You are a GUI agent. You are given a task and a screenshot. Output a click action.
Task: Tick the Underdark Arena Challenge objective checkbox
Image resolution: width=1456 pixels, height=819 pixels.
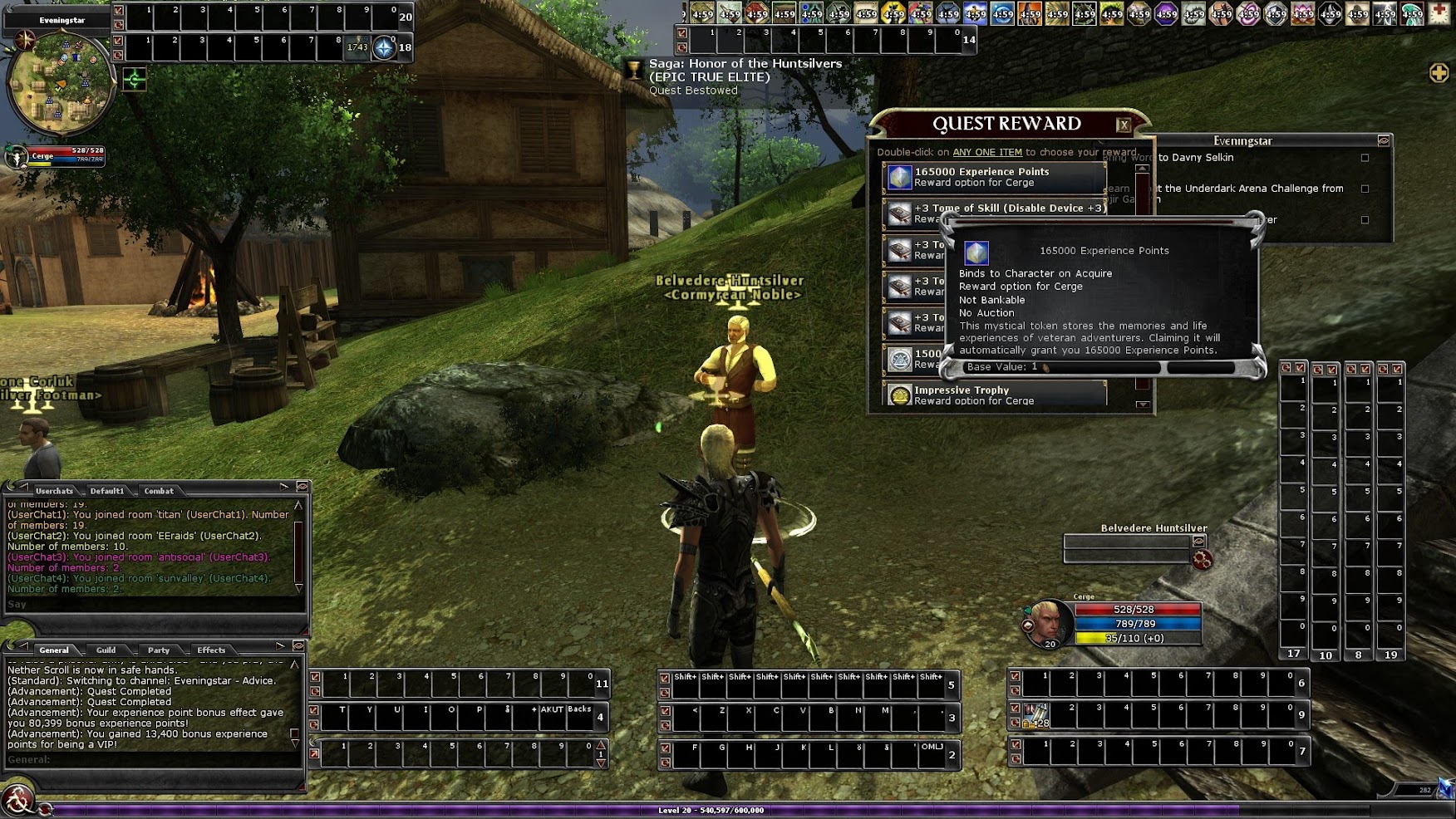pyautogui.click(x=1365, y=189)
